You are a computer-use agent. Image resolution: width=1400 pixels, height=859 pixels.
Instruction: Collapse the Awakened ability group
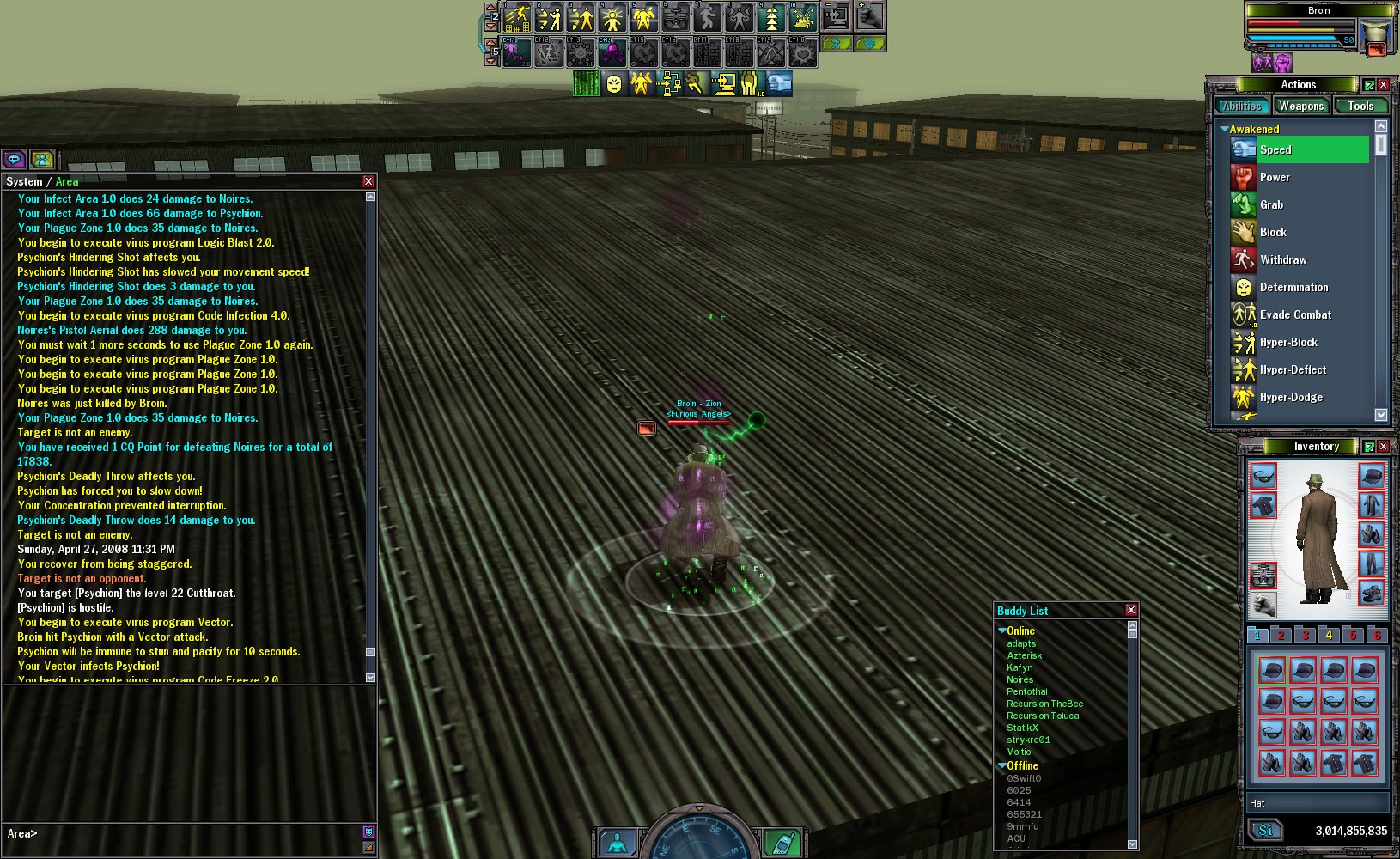pyautogui.click(x=1225, y=129)
